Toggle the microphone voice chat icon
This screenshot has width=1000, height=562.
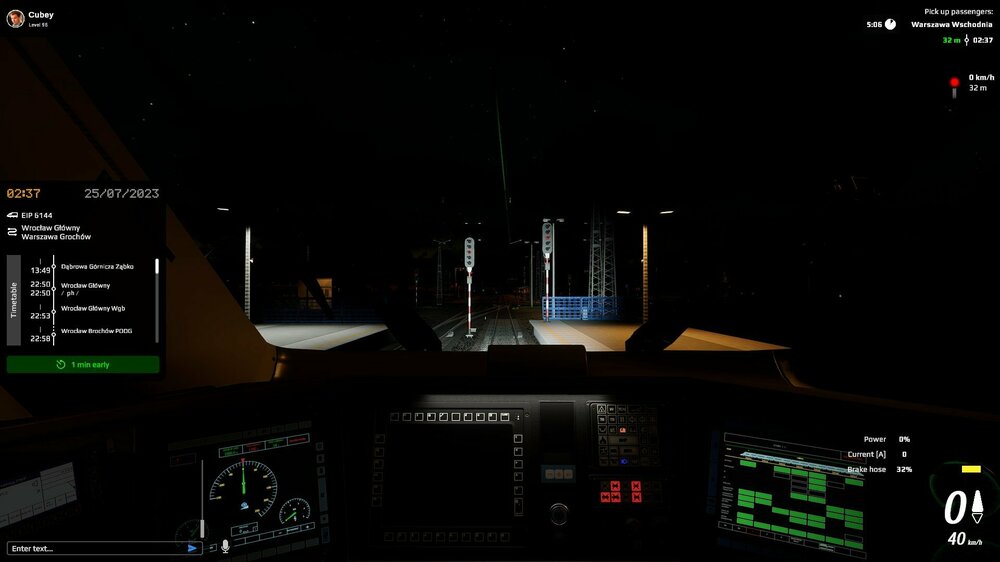(225, 547)
